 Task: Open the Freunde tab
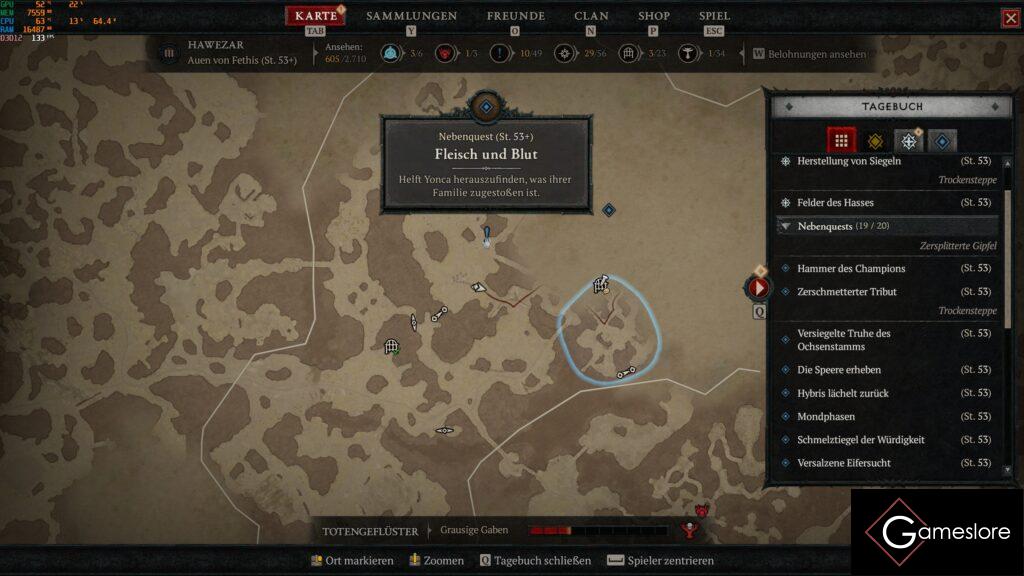pyautogui.click(x=515, y=16)
